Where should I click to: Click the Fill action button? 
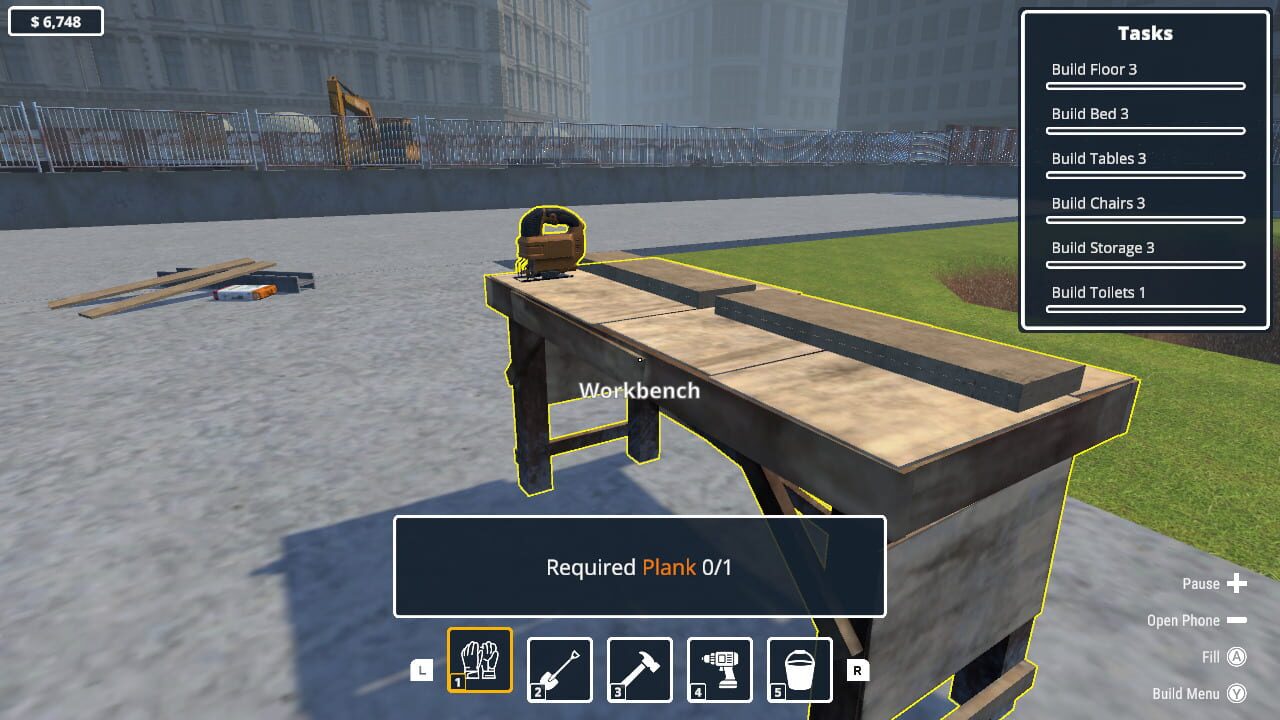(1236, 657)
